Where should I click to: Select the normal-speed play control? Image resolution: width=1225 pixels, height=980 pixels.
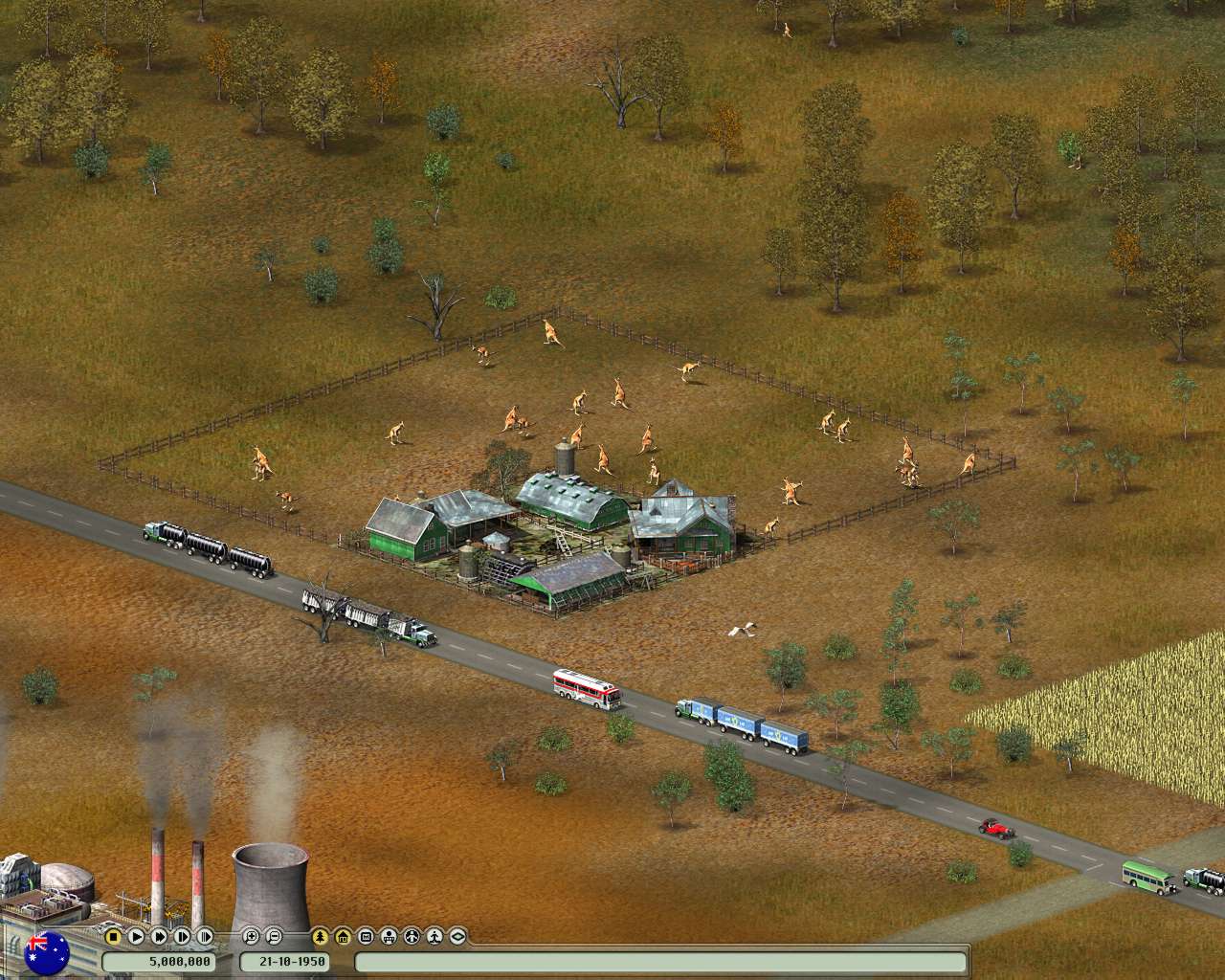(136, 937)
